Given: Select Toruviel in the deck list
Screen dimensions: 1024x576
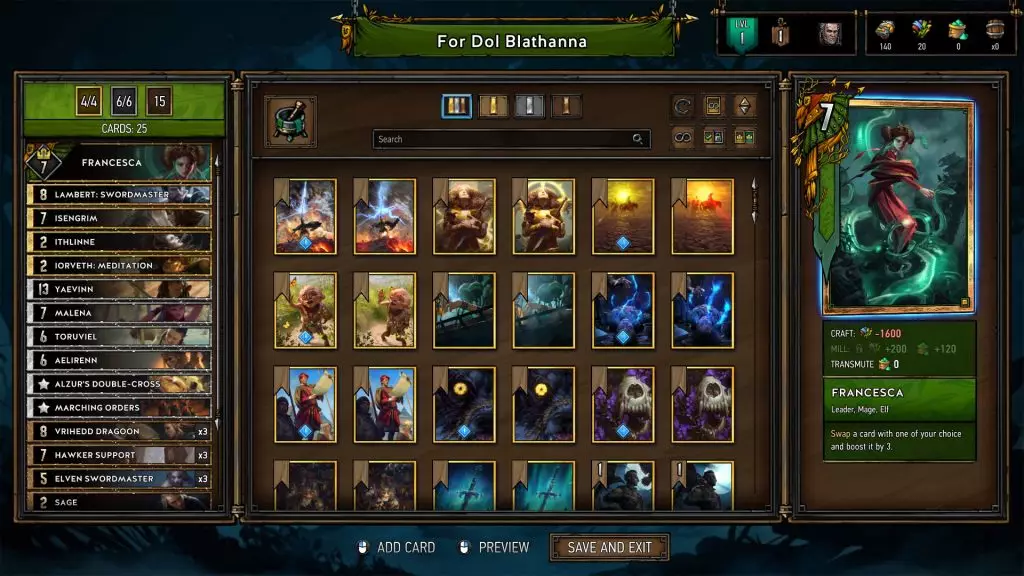Looking at the screenshot, I should click(x=120, y=336).
